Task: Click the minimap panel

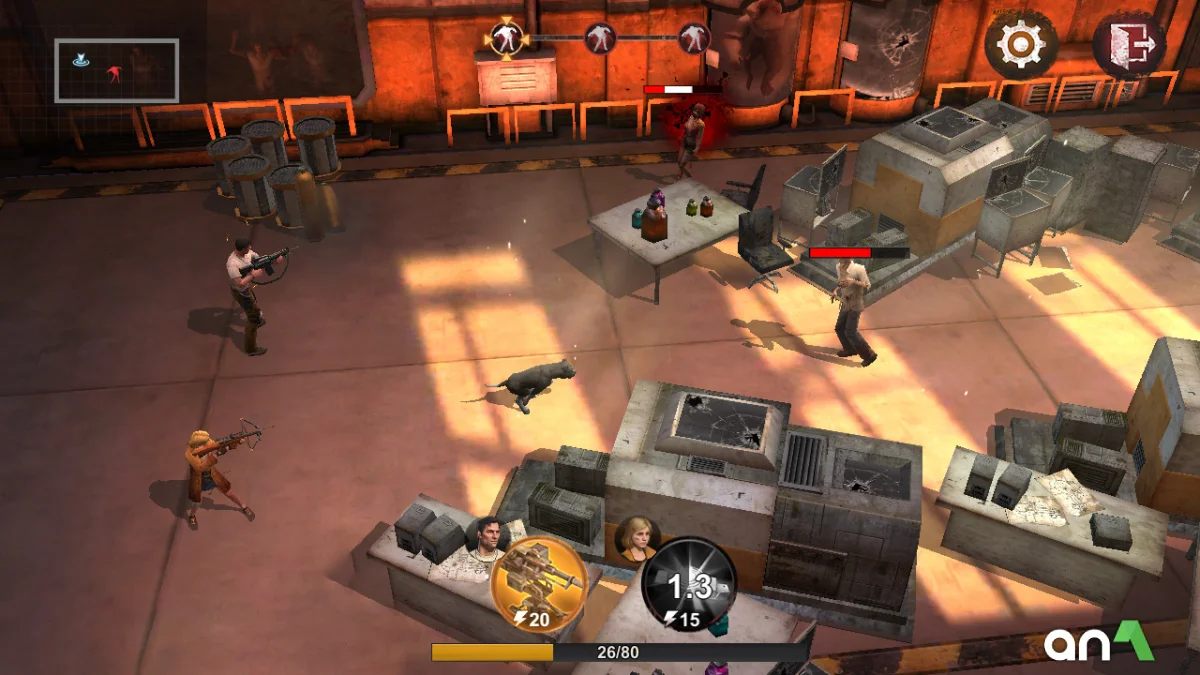Action: pyautogui.click(x=116, y=70)
